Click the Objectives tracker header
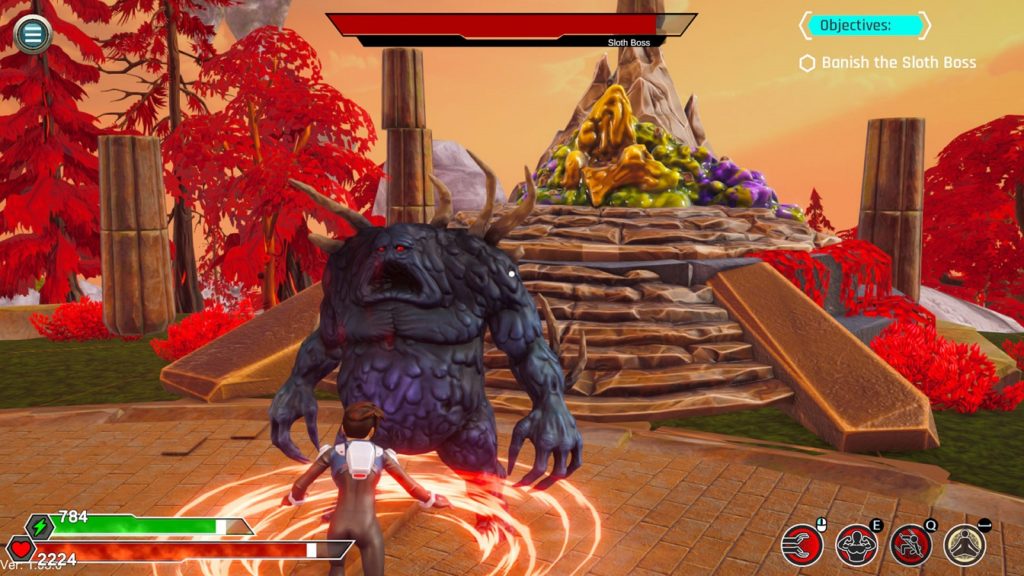1024x576 pixels. point(864,25)
